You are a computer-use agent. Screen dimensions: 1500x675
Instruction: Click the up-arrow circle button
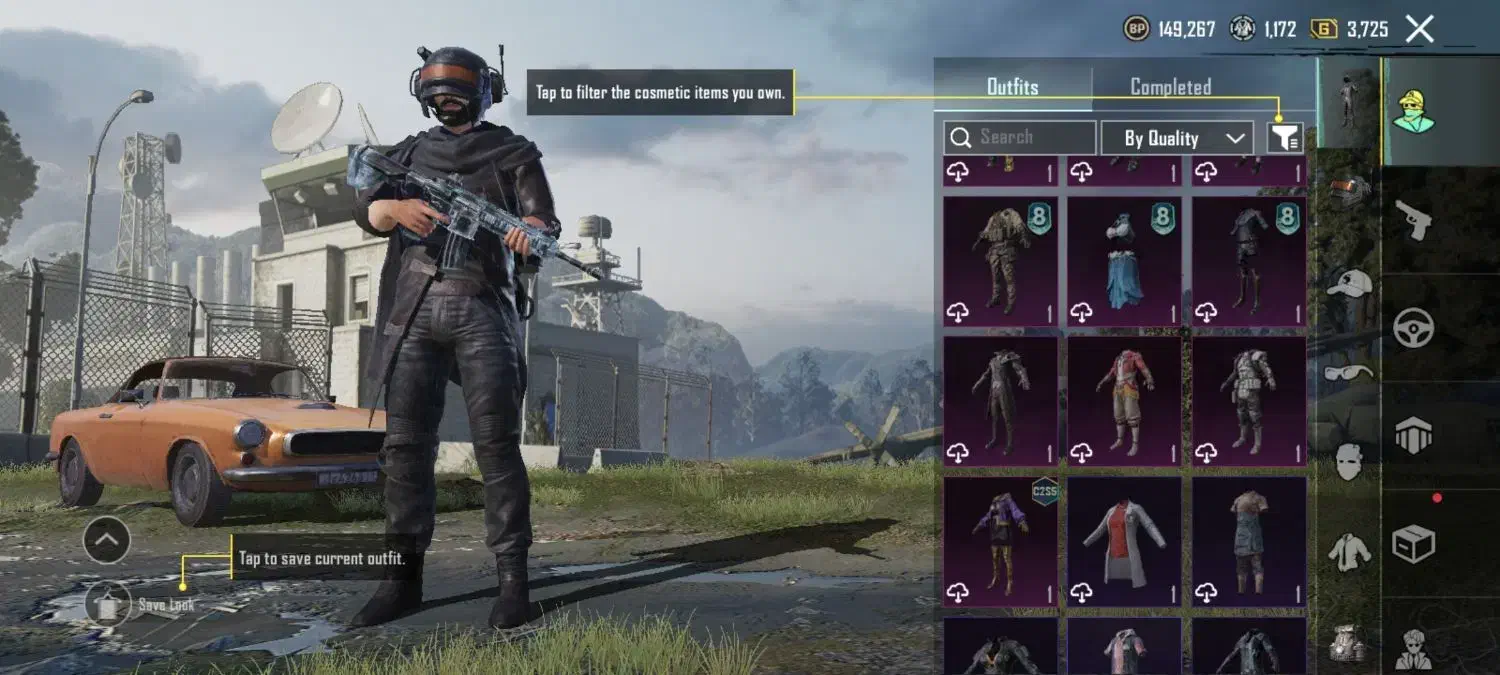(x=106, y=541)
